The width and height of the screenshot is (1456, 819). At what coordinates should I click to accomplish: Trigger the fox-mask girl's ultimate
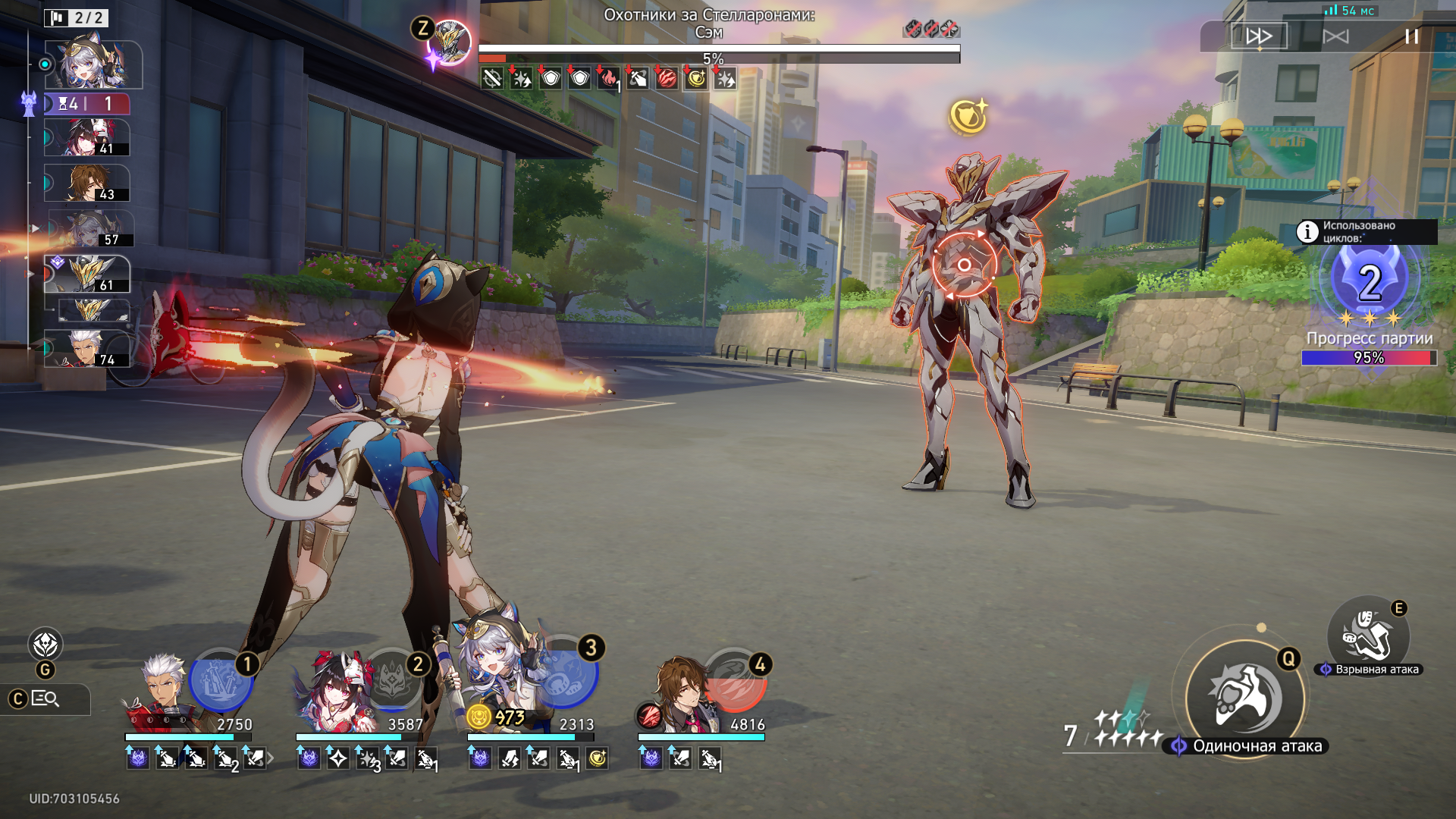pyautogui.click(x=392, y=680)
